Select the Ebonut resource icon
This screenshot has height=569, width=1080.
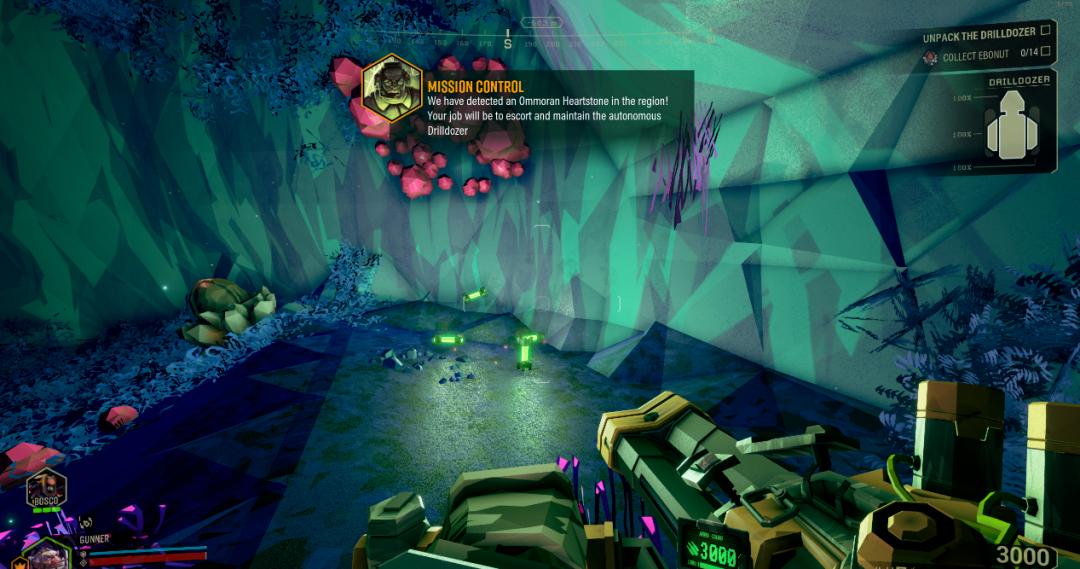click(930, 57)
